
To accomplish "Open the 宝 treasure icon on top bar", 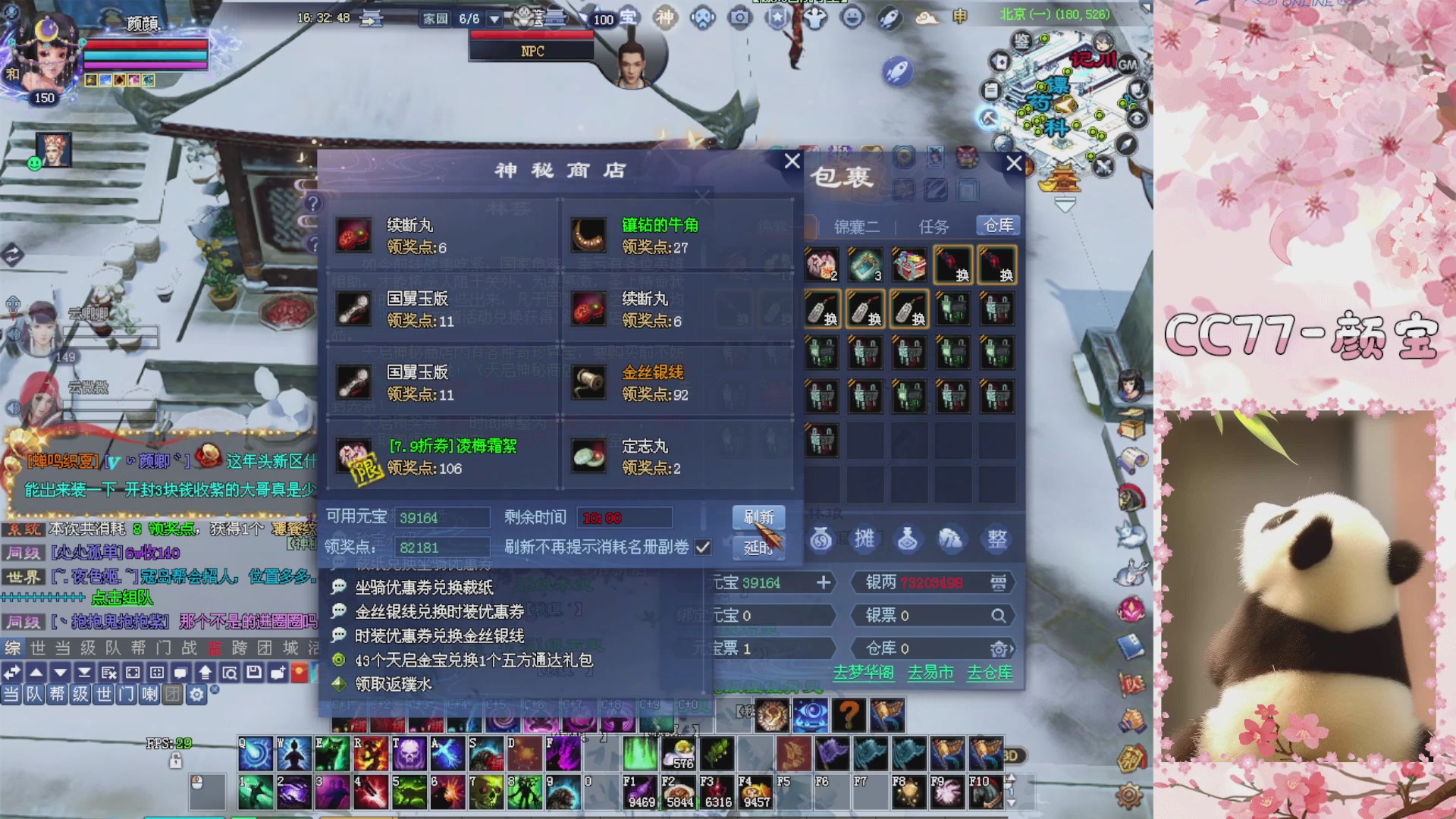I will coord(630,18).
